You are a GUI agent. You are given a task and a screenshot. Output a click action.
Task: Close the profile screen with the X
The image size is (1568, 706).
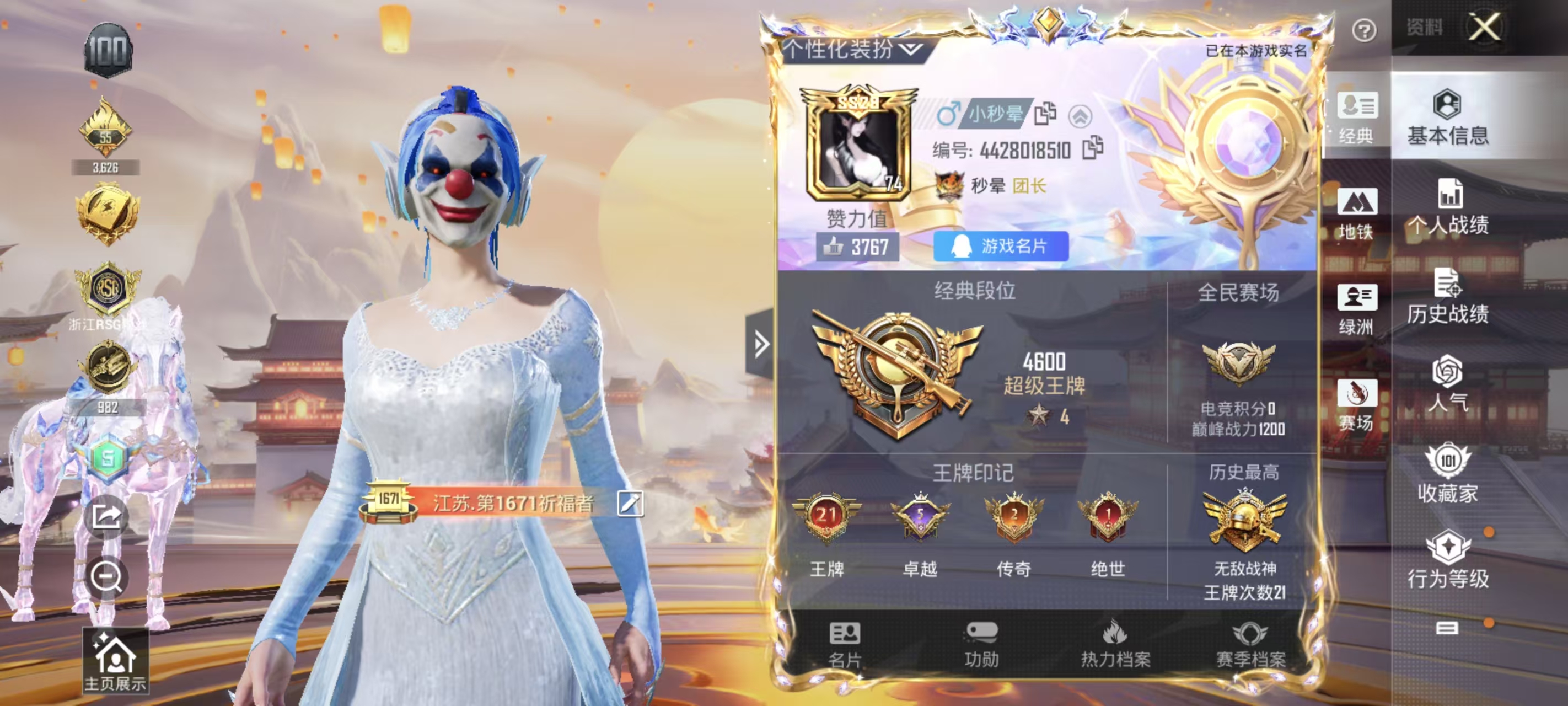click(x=1484, y=28)
